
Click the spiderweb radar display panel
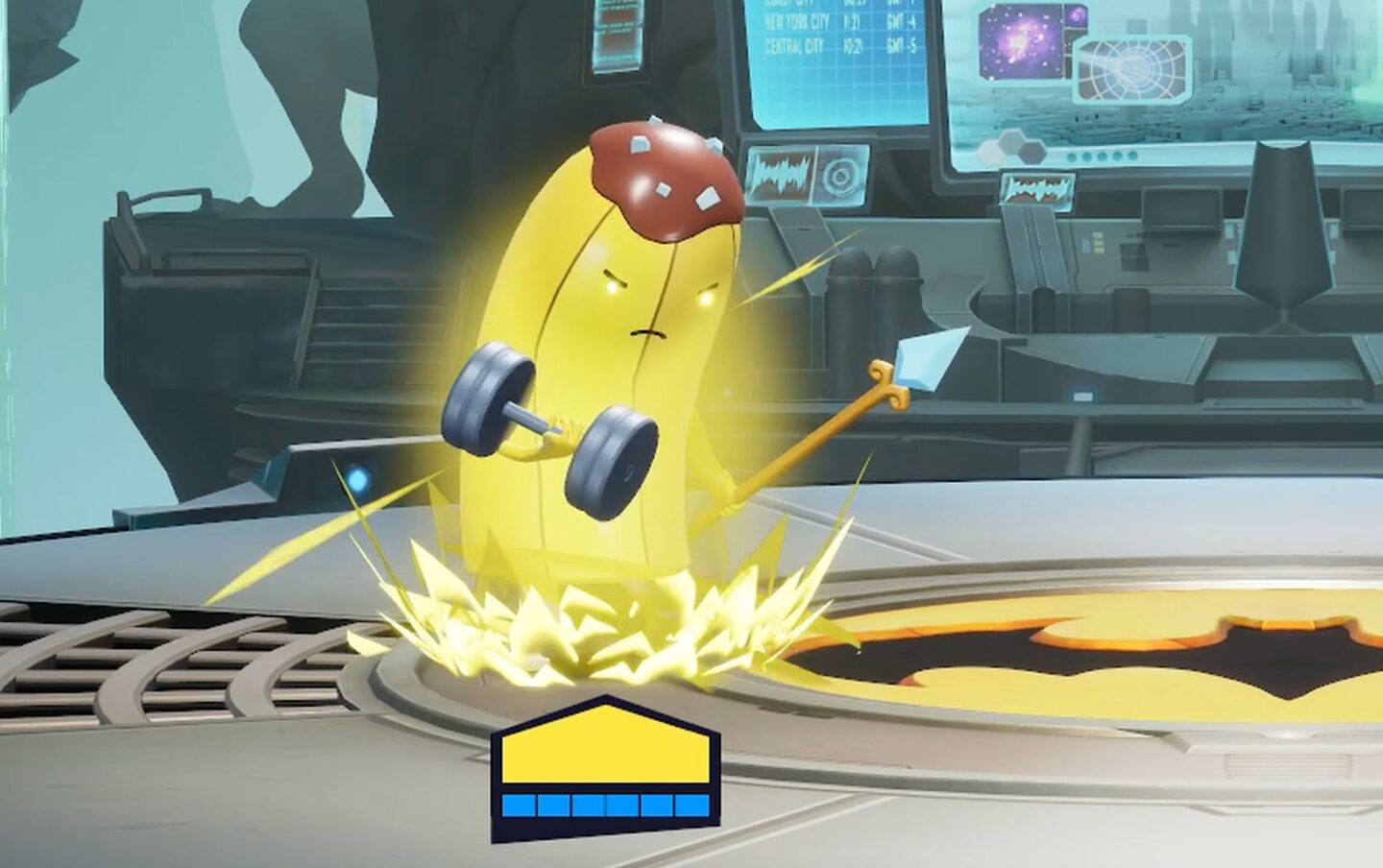pos(1133,72)
